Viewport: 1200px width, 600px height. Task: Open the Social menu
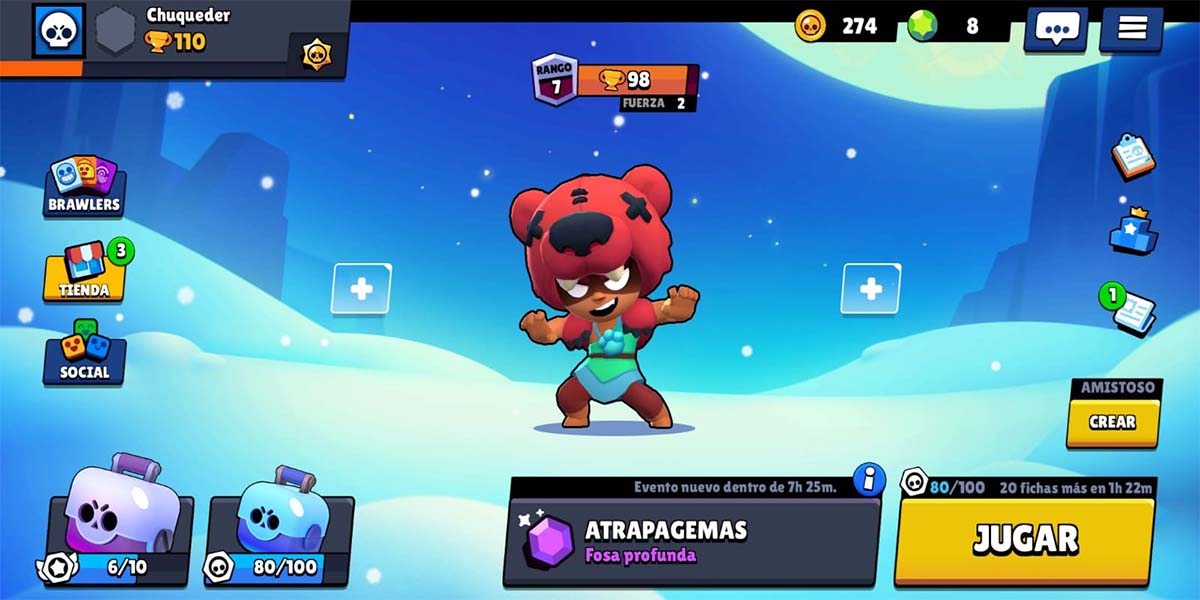click(x=84, y=352)
